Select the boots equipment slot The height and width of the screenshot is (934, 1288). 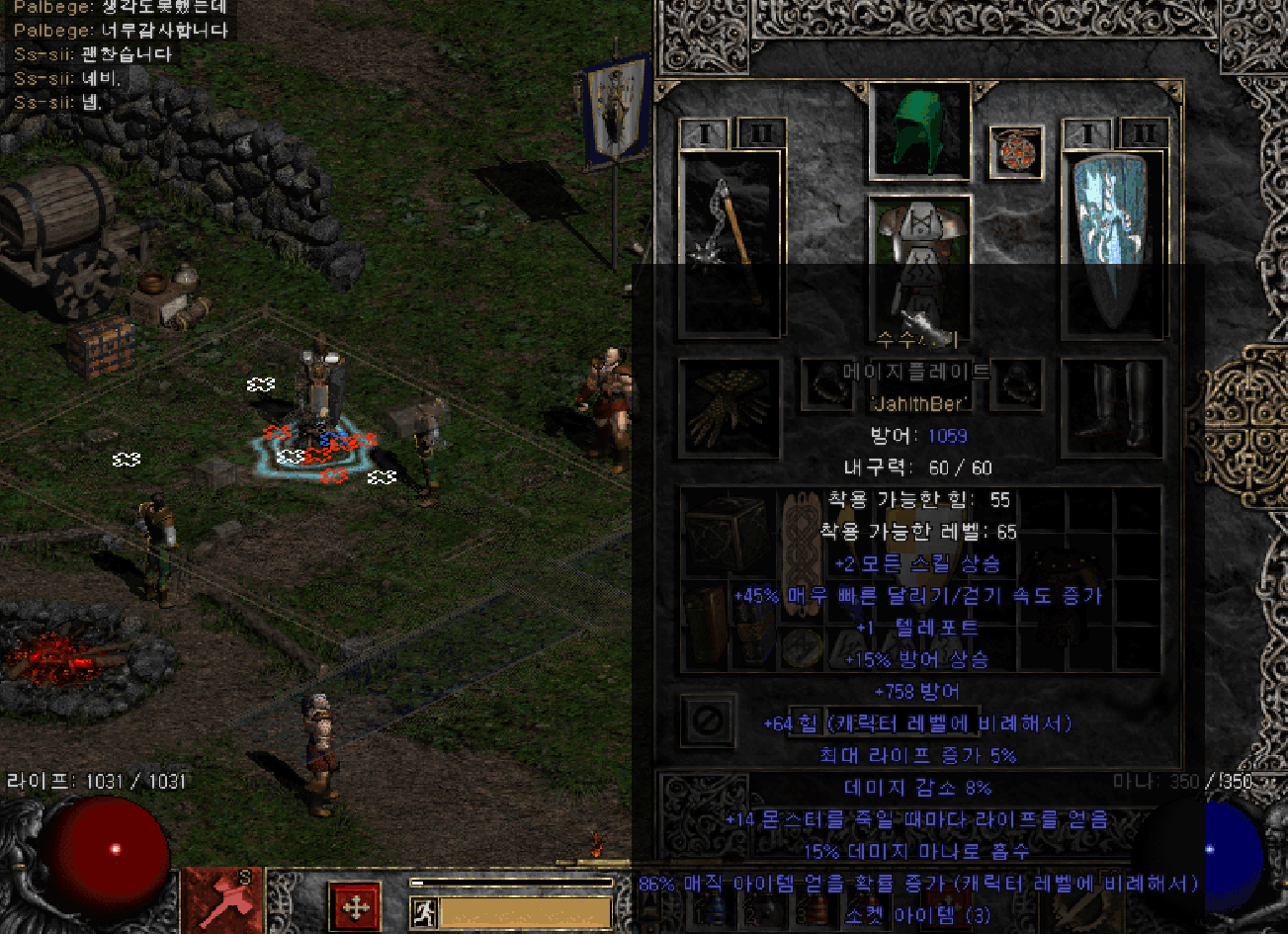(x=1112, y=408)
